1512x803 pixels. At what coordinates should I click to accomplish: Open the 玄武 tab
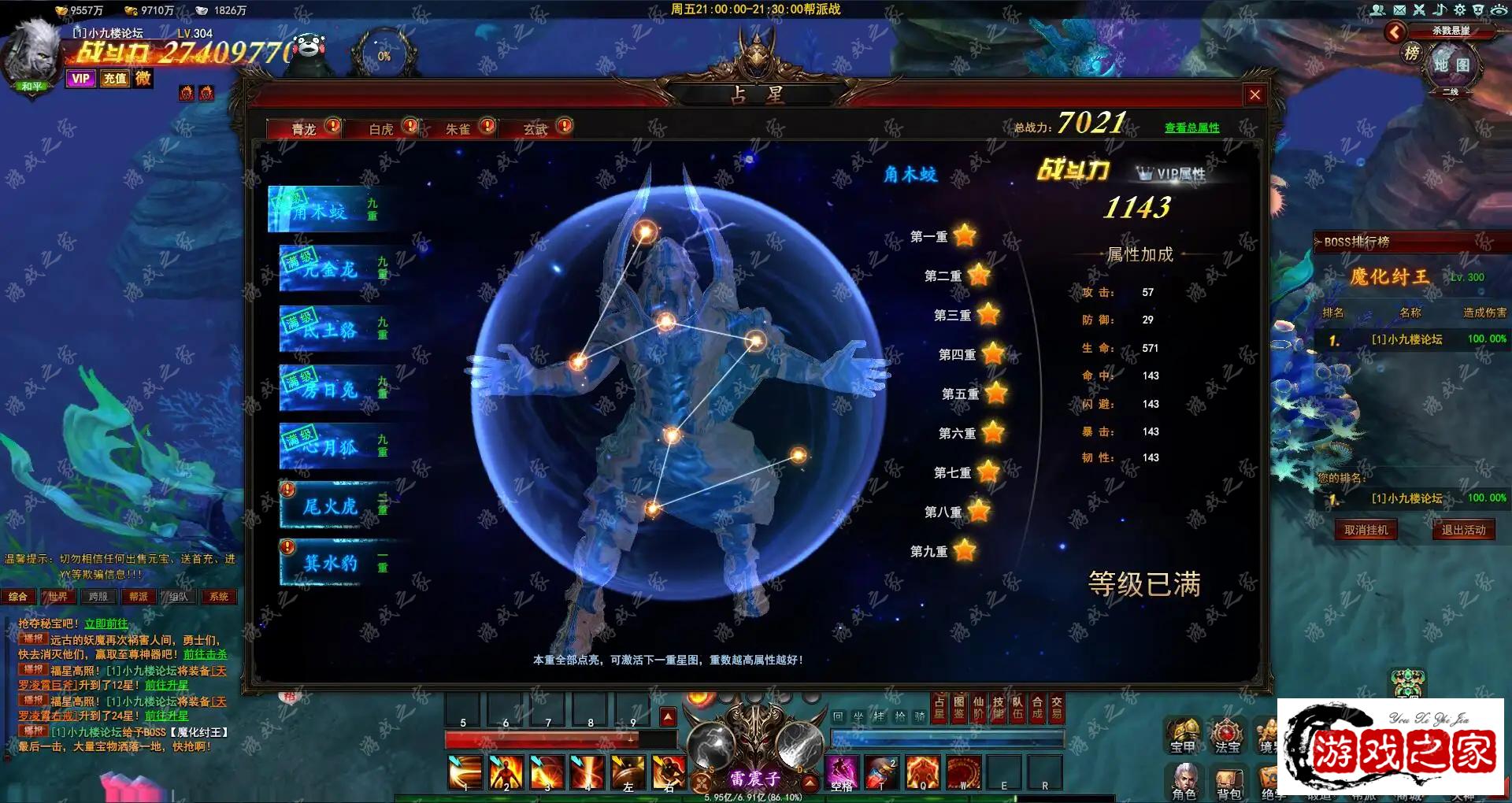click(535, 129)
